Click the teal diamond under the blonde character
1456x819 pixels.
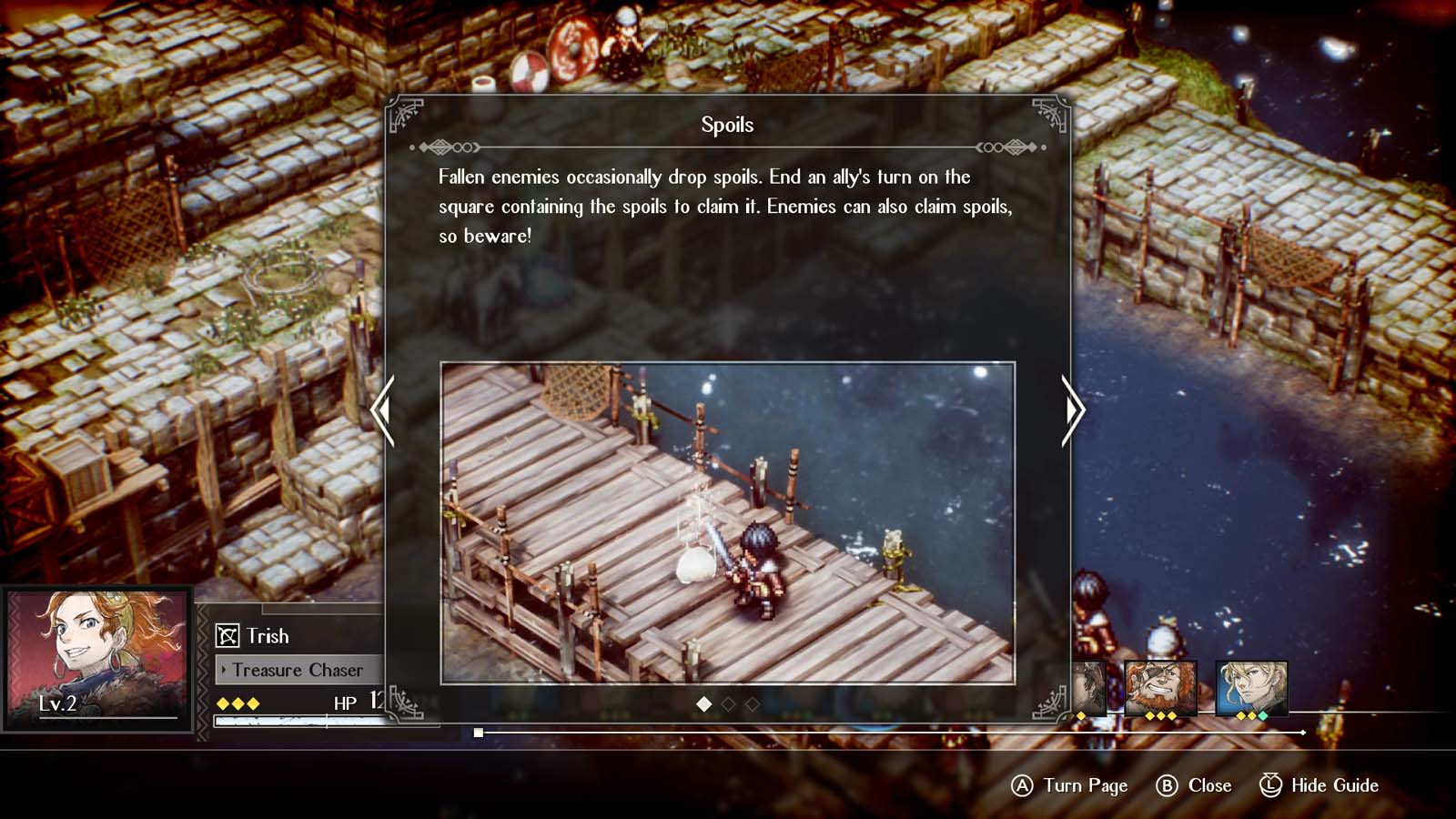tap(1262, 715)
